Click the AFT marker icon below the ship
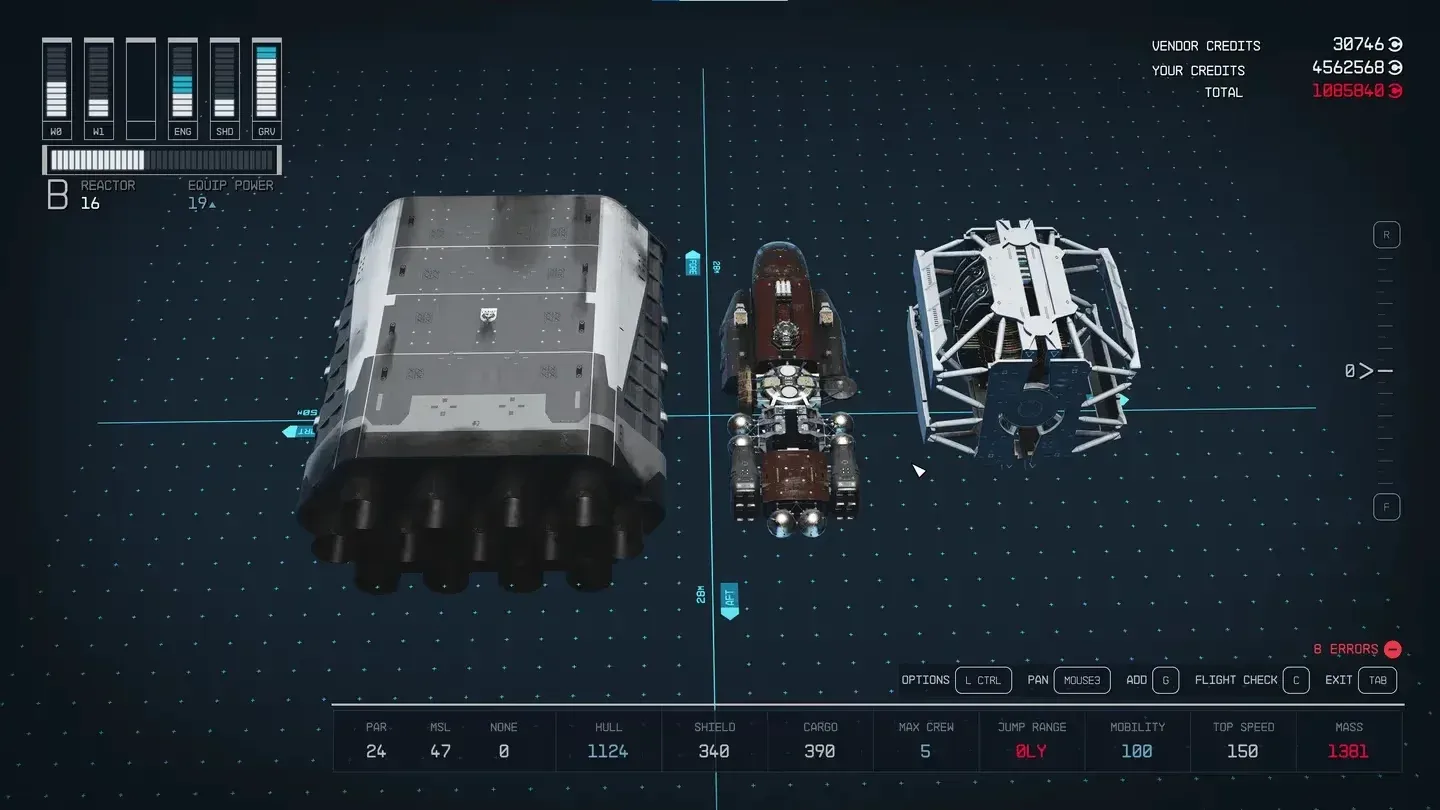 [729, 600]
